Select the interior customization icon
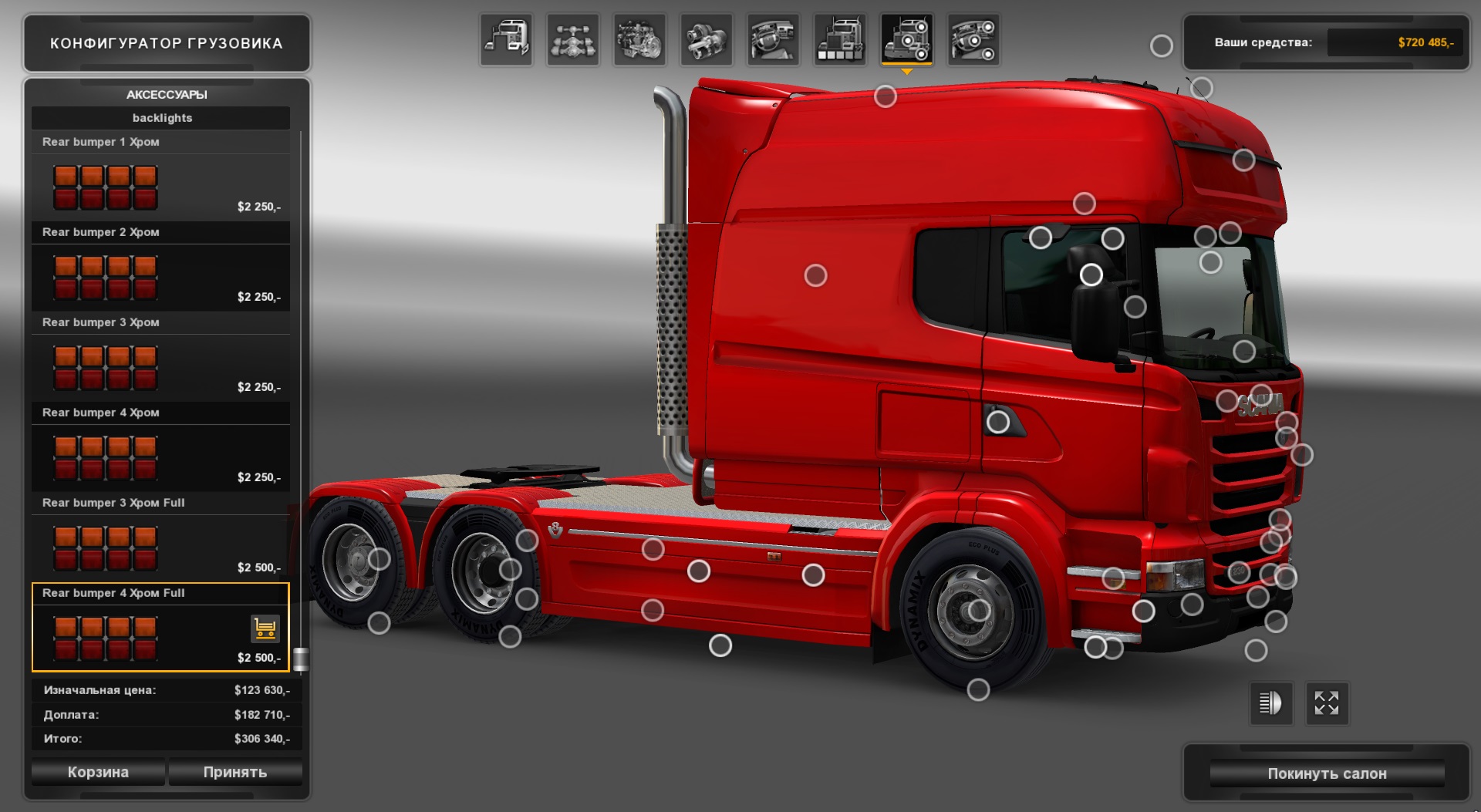The height and width of the screenshot is (812, 1481). (x=773, y=40)
